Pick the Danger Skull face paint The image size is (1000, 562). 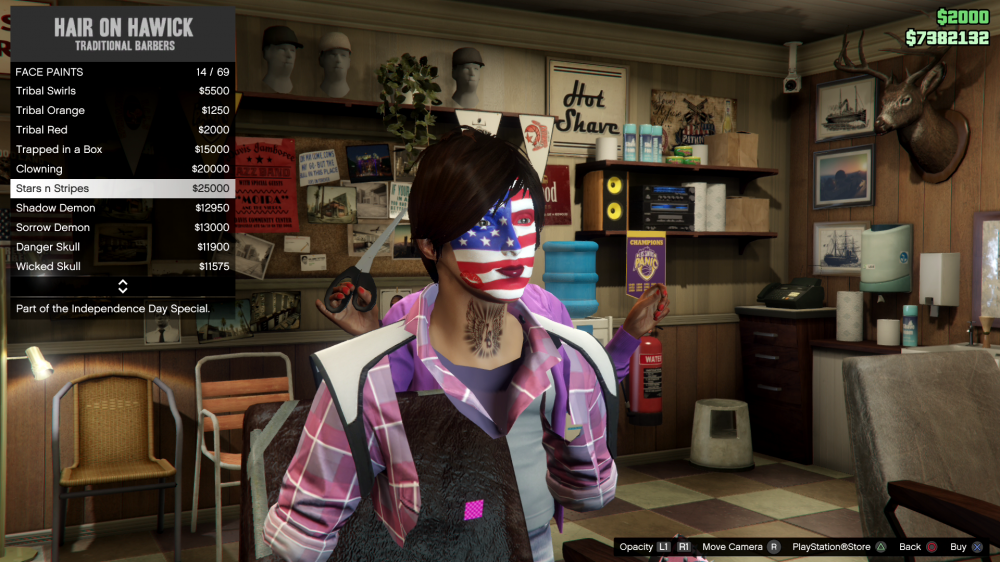[122, 247]
